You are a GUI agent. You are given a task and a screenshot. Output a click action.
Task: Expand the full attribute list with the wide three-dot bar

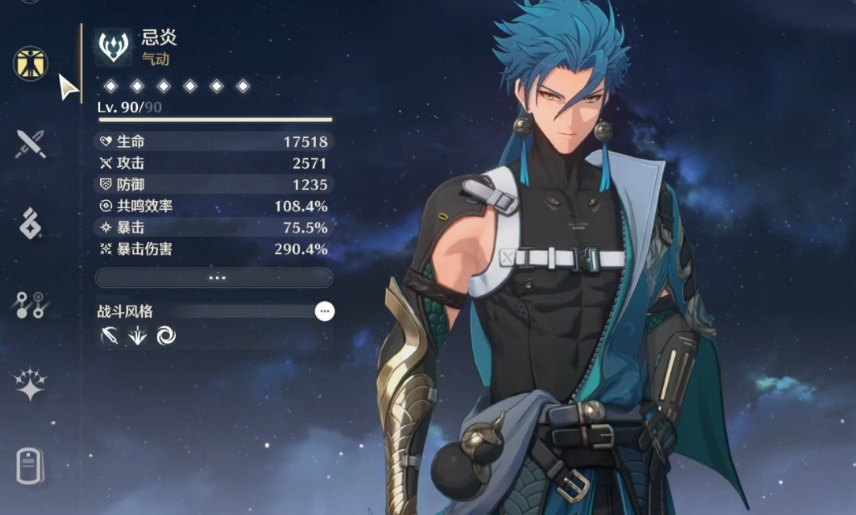coord(214,278)
